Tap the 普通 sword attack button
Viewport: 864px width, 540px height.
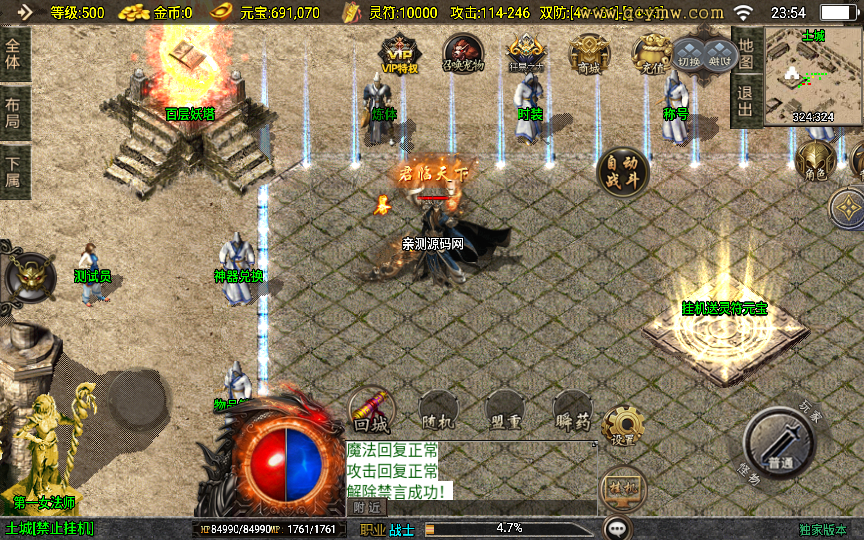coord(782,443)
